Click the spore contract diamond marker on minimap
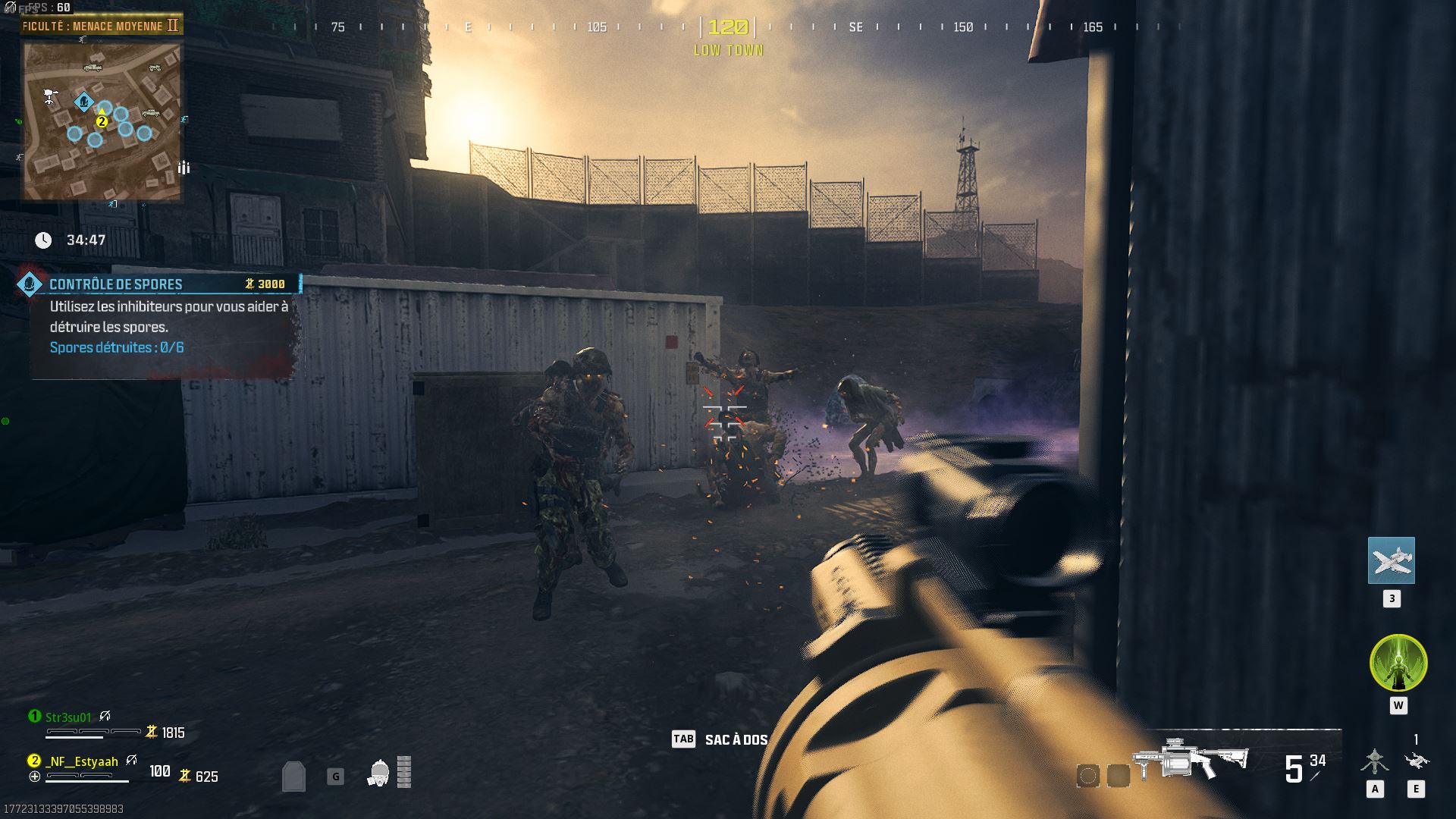The width and height of the screenshot is (1456, 819). click(83, 101)
